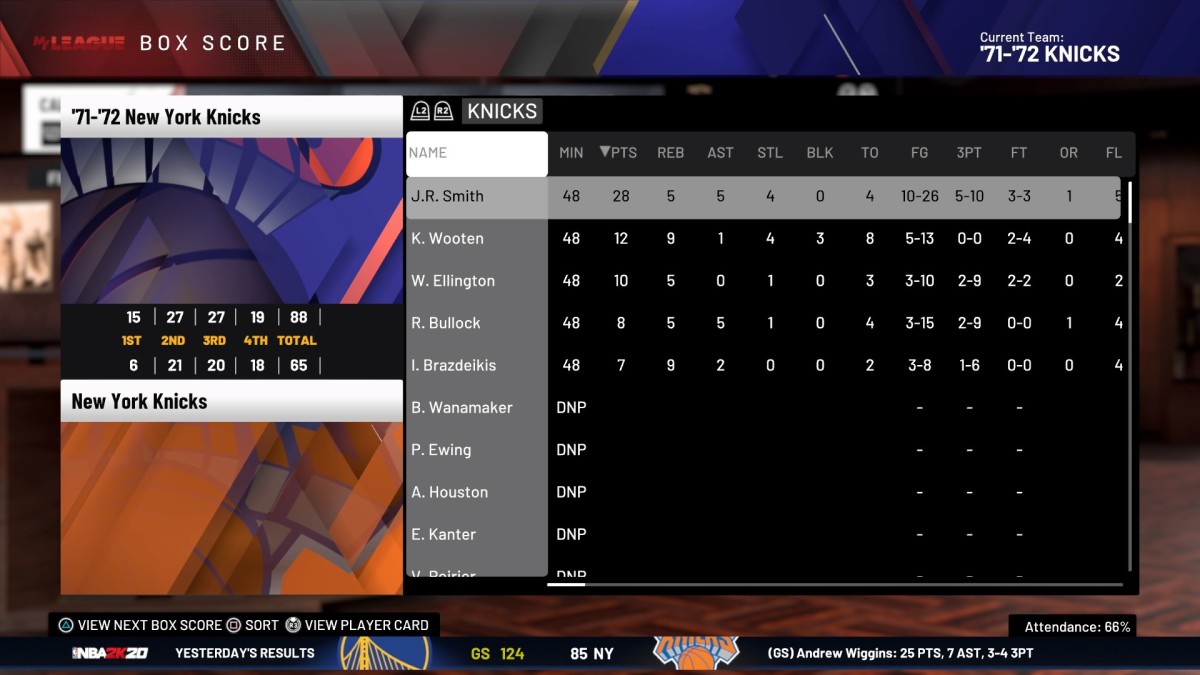1200x675 pixels.
Task: Sort players by the AST column
Action: (x=720, y=153)
